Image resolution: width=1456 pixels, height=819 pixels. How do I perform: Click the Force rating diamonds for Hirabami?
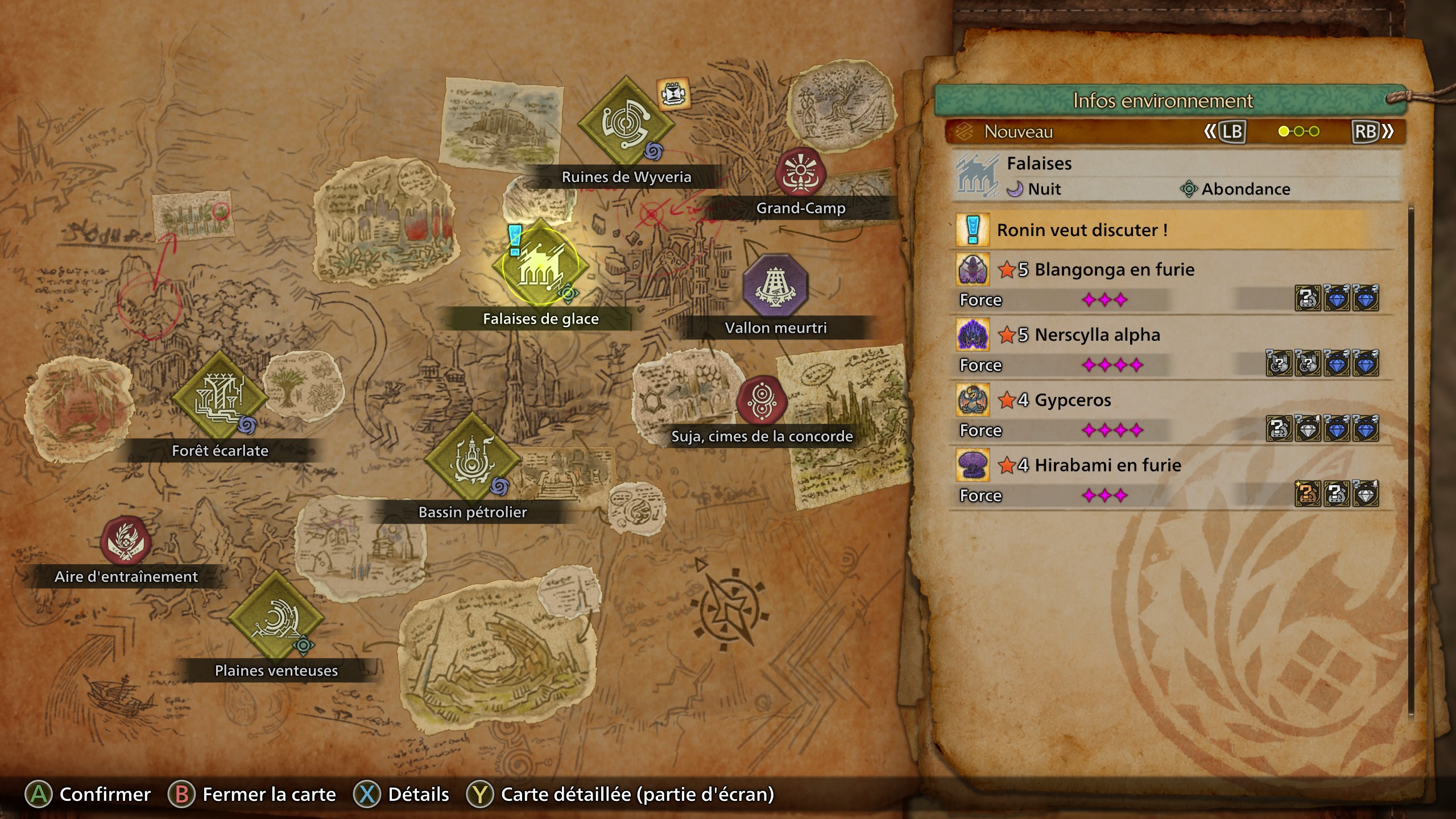(1106, 496)
